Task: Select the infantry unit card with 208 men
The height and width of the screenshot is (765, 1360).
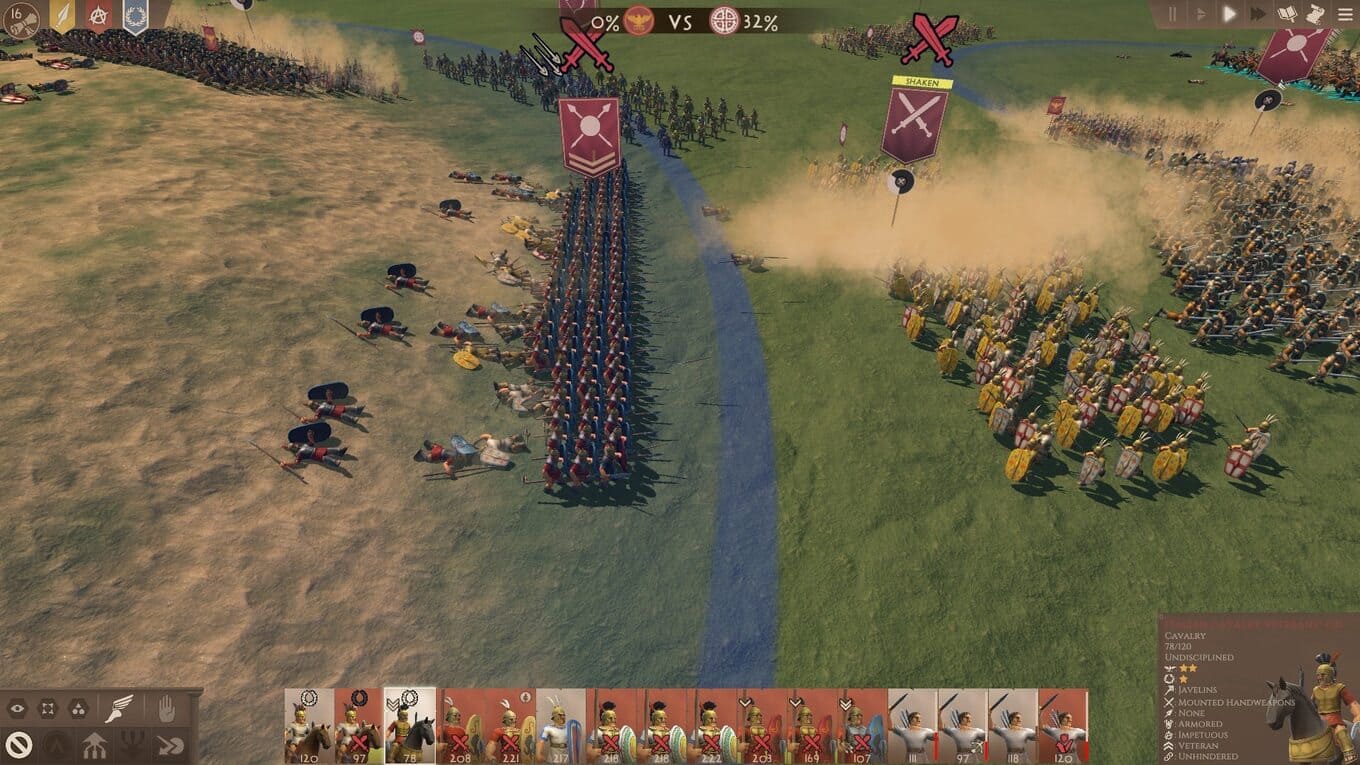Action: coord(460,725)
